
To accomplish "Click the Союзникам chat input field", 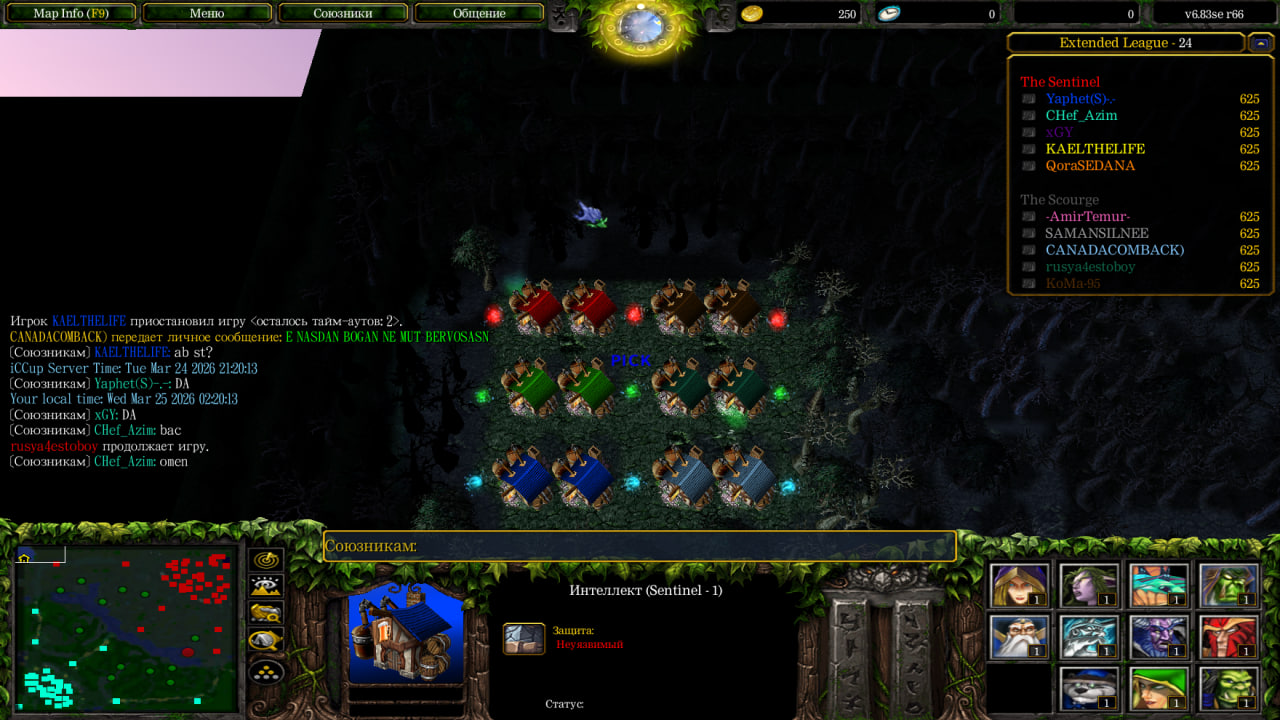I will (640, 546).
